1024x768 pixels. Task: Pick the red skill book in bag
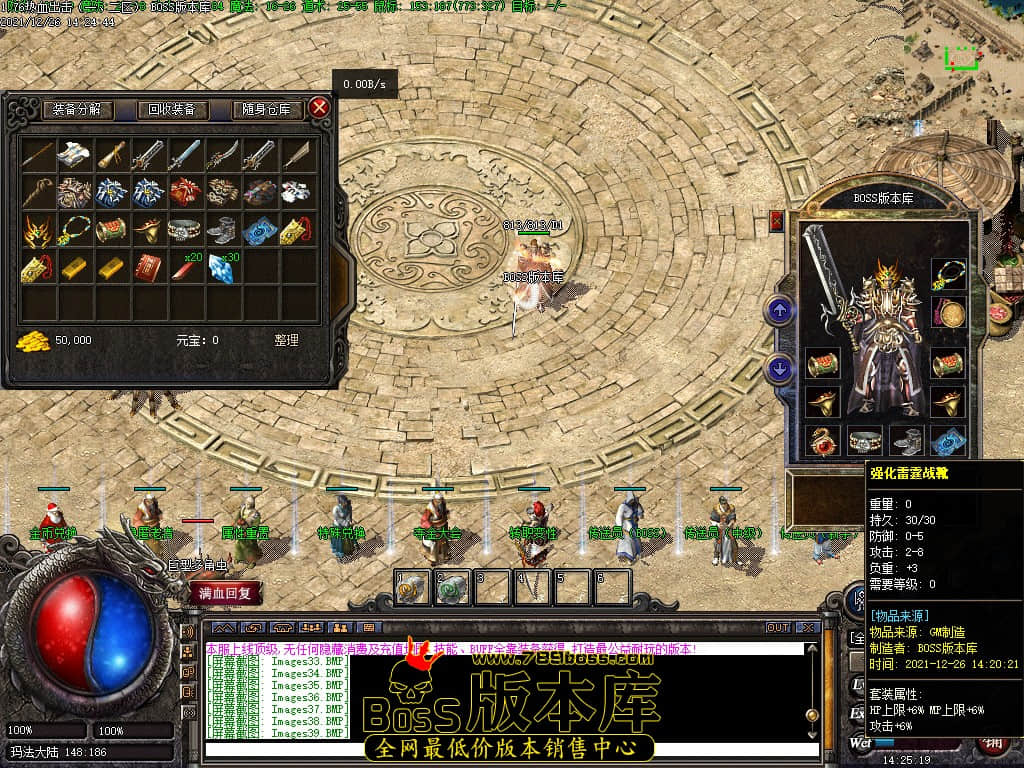148,268
